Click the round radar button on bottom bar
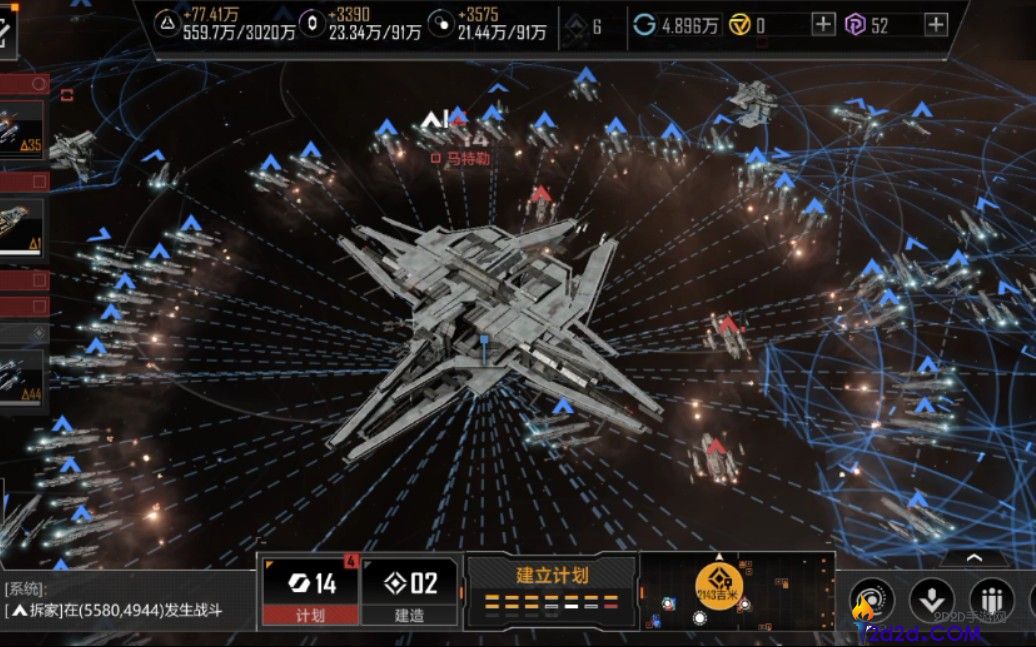Image resolution: width=1036 pixels, height=647 pixels. click(x=871, y=600)
